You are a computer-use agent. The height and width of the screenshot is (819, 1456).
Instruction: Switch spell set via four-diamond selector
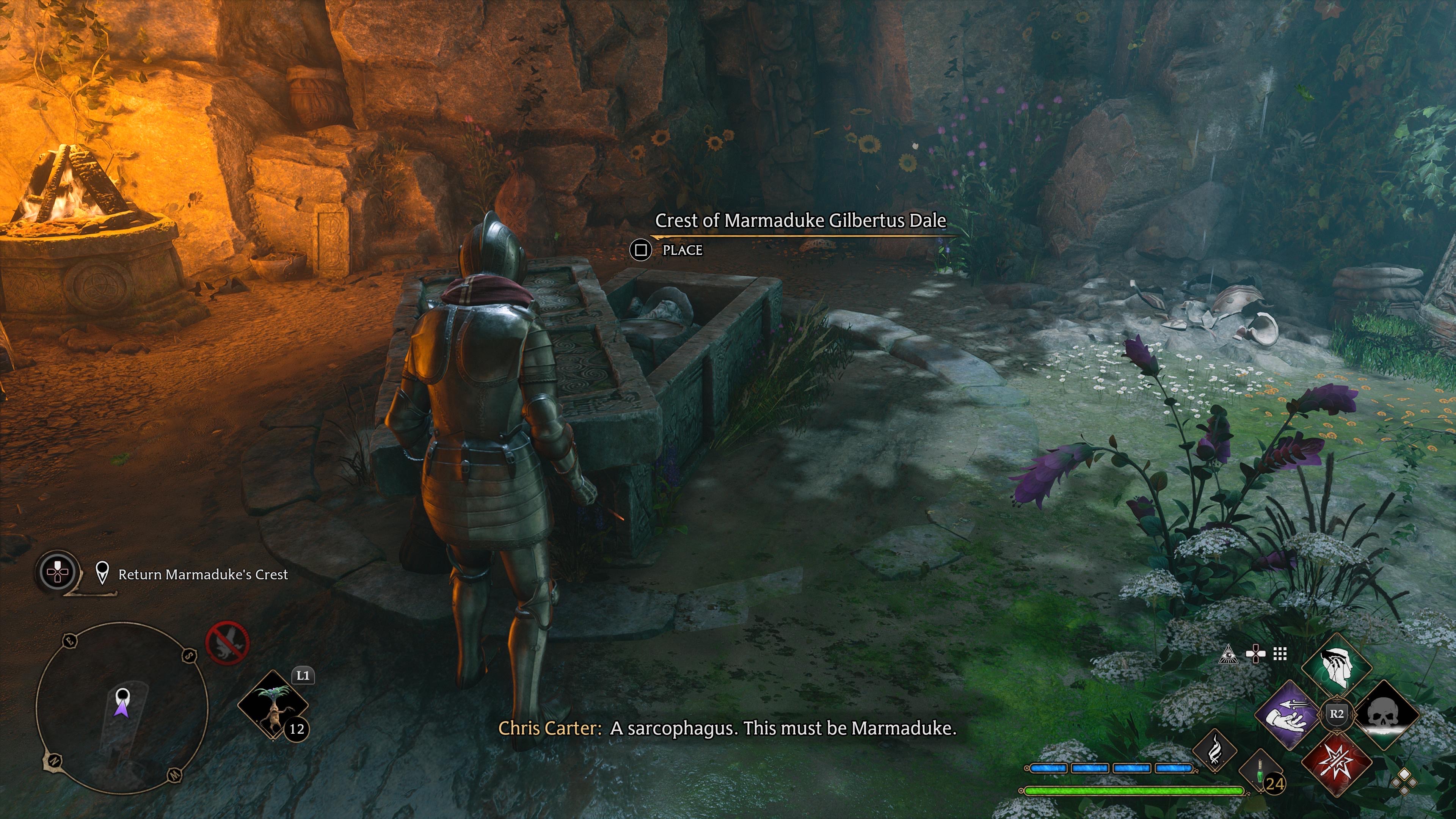click(1404, 782)
